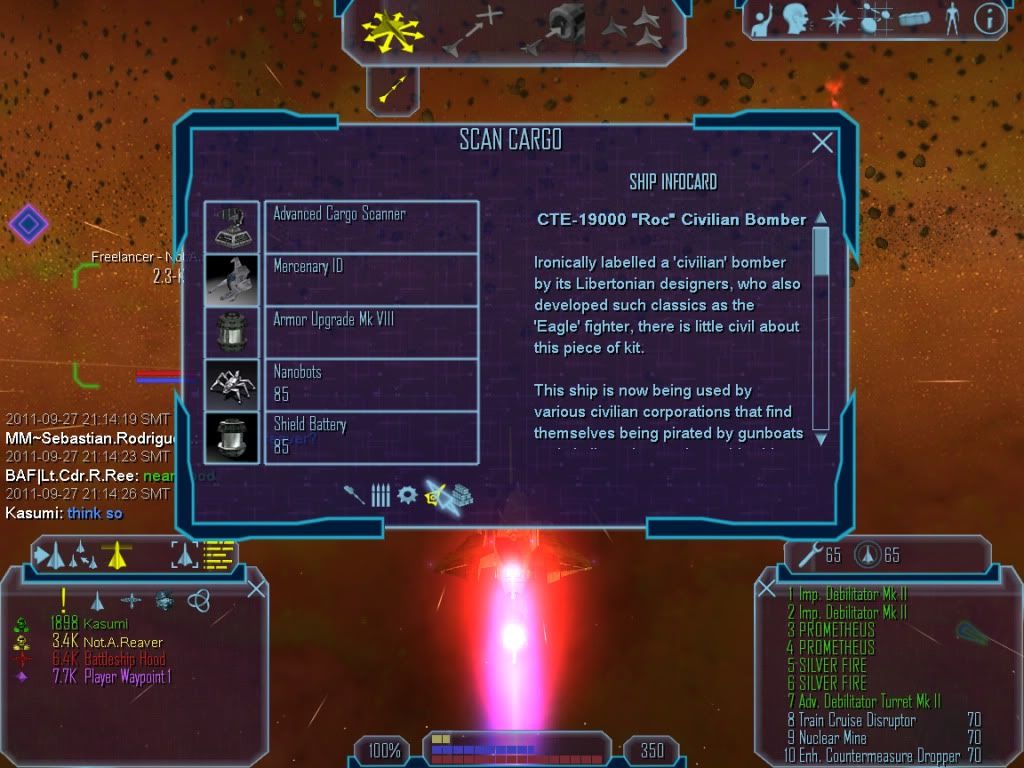Click the infocard scrollbar up arrow

click(x=821, y=218)
